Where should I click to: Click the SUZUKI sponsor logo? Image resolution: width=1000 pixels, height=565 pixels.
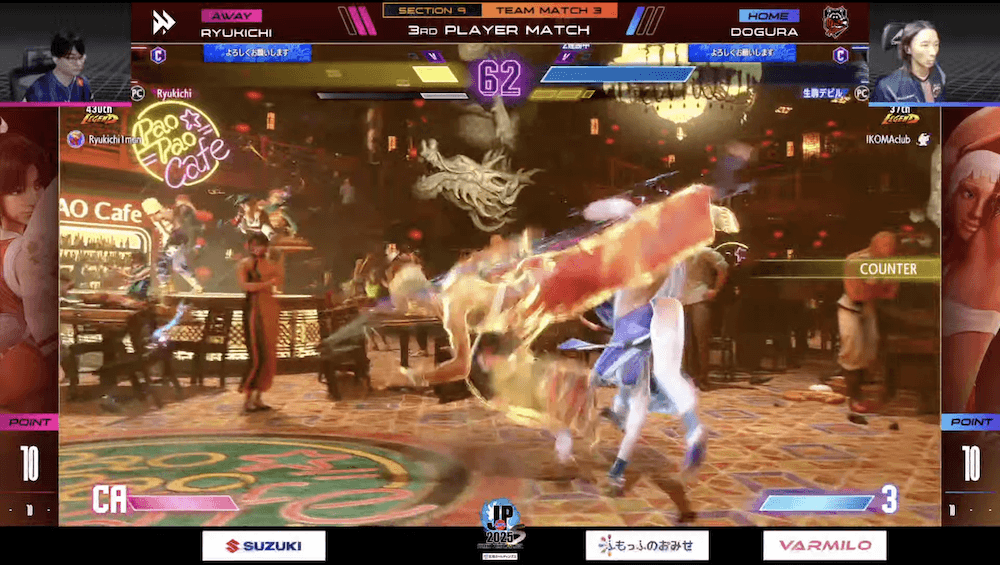point(264,545)
